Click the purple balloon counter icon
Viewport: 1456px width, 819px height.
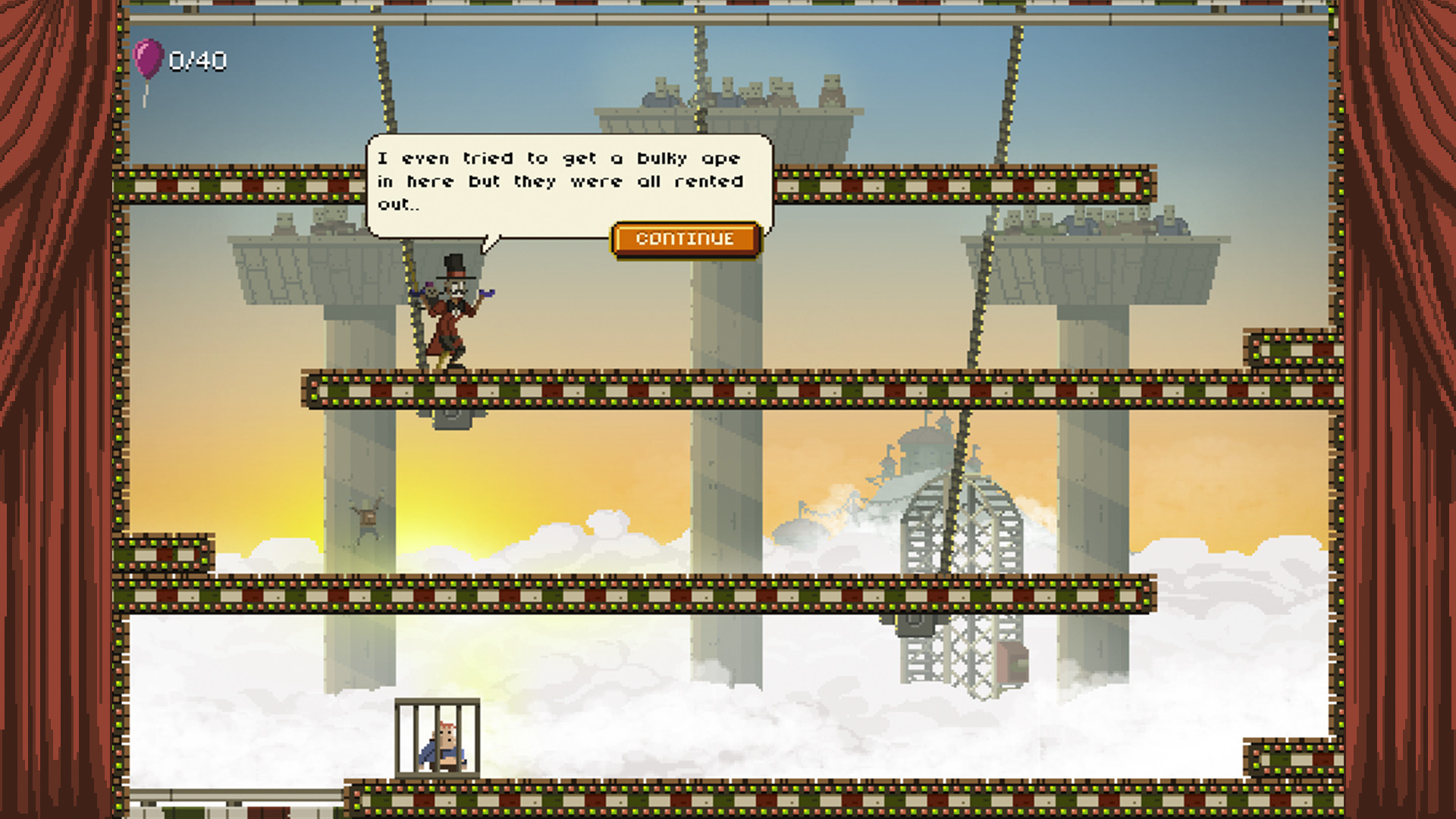pos(146,58)
